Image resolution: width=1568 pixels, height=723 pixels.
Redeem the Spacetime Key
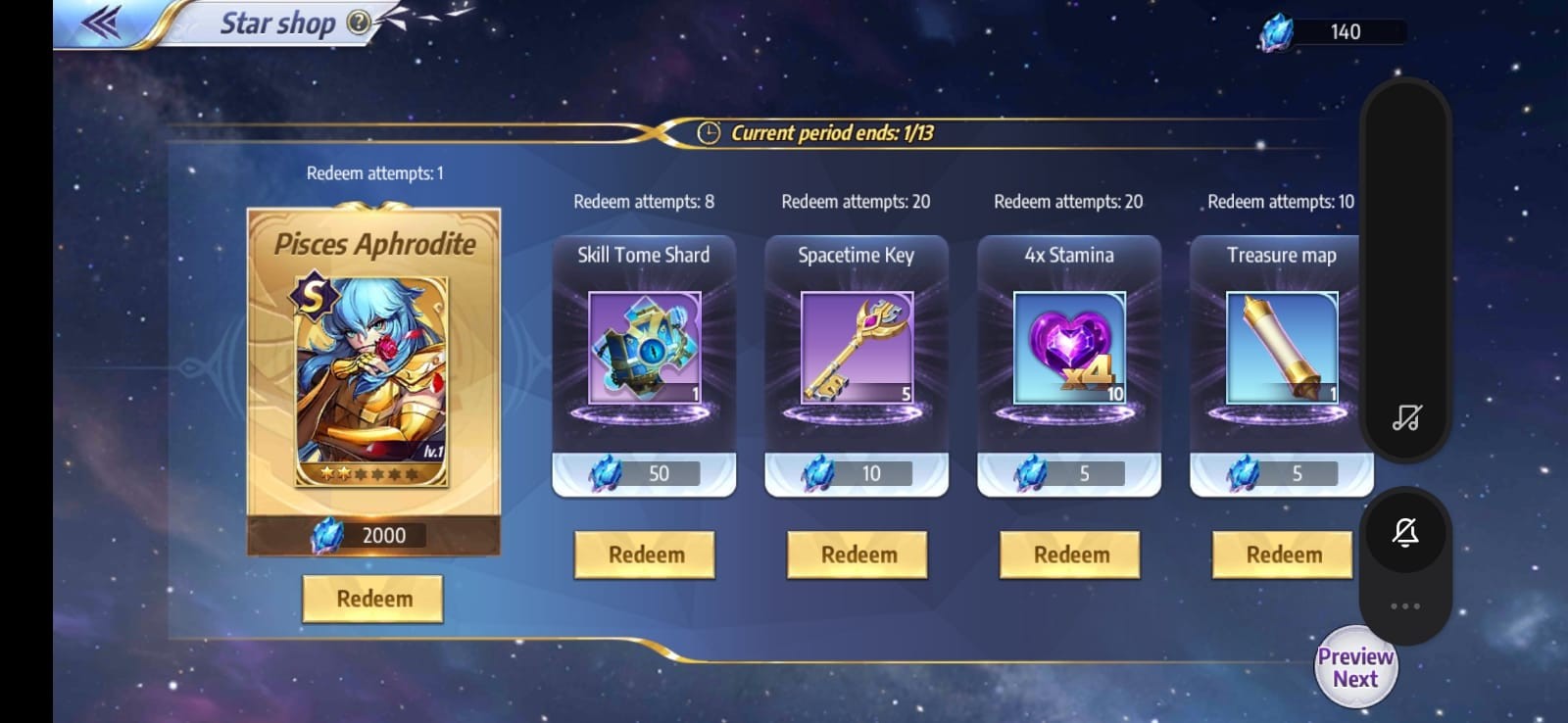point(857,554)
